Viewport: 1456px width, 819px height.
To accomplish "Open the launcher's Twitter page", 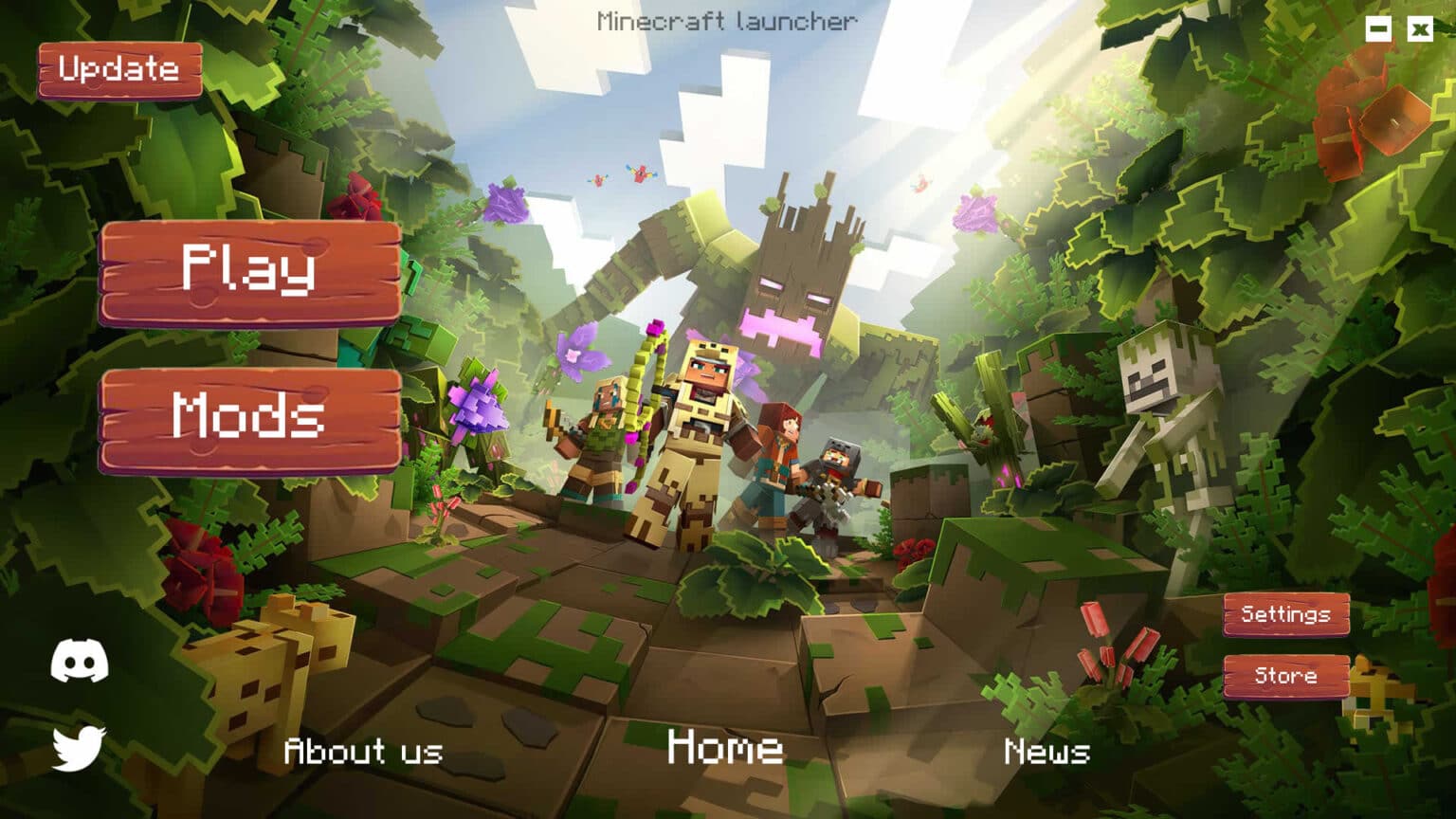I will (81, 749).
